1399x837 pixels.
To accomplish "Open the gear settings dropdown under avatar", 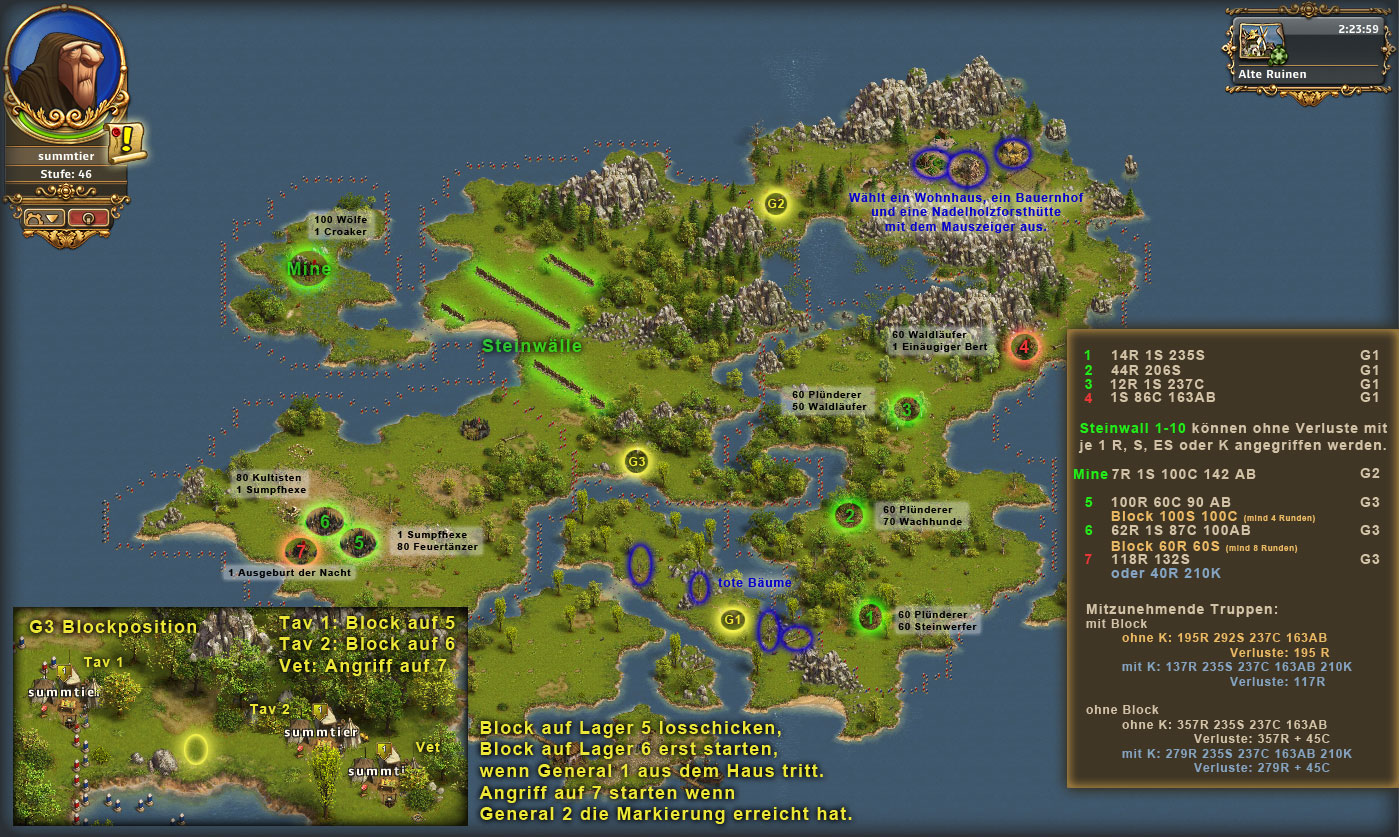I will coord(43,217).
